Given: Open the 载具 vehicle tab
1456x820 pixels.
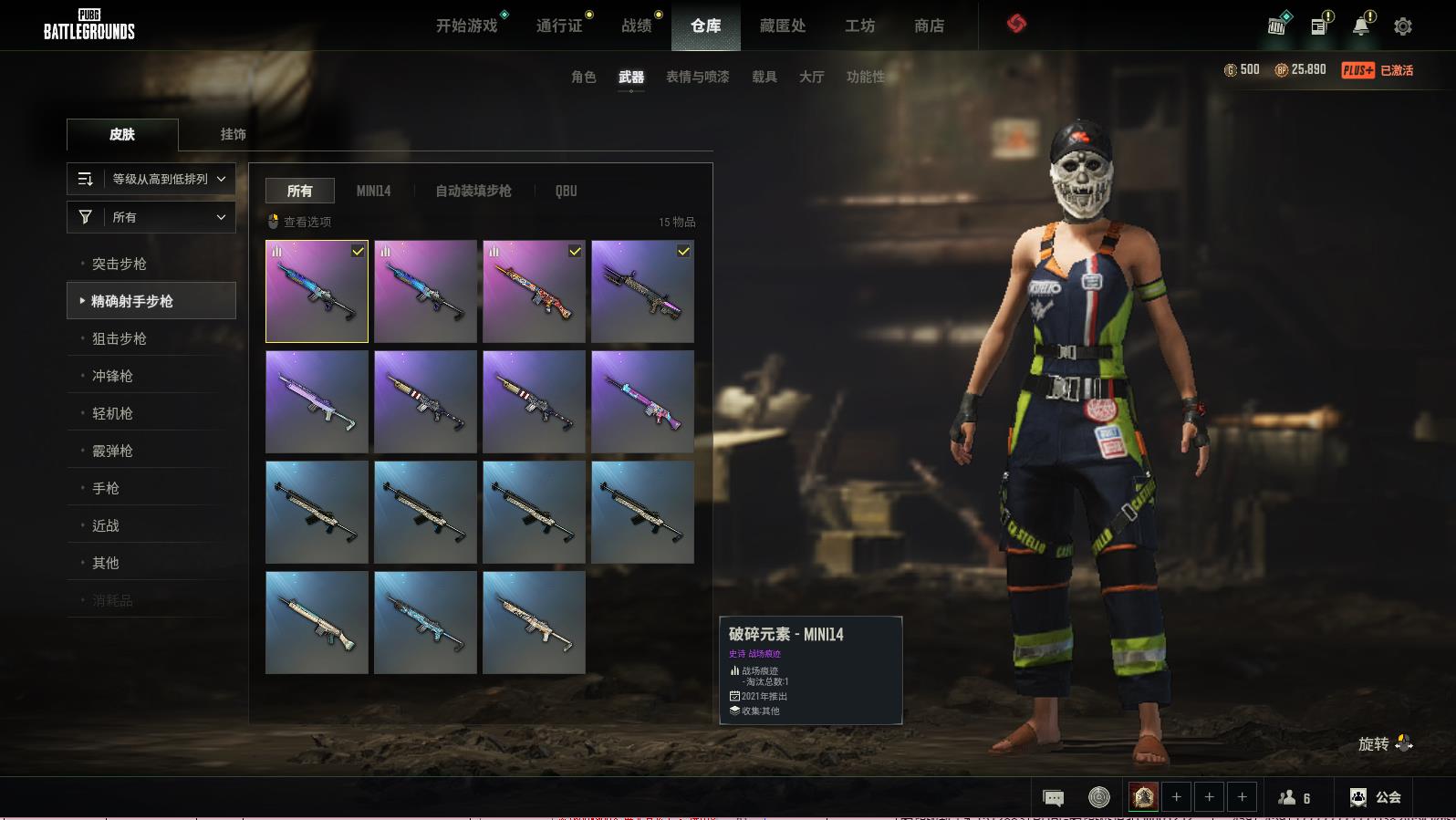Looking at the screenshot, I should pyautogui.click(x=764, y=77).
